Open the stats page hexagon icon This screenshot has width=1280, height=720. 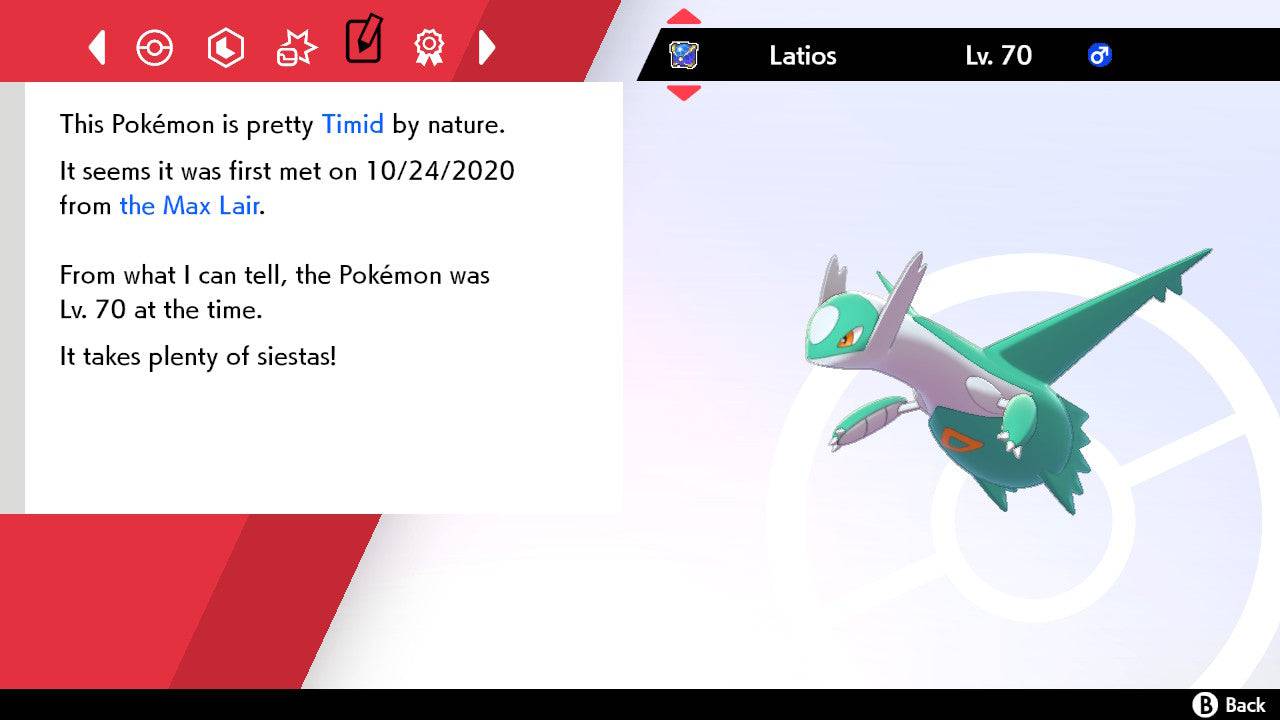coord(225,46)
